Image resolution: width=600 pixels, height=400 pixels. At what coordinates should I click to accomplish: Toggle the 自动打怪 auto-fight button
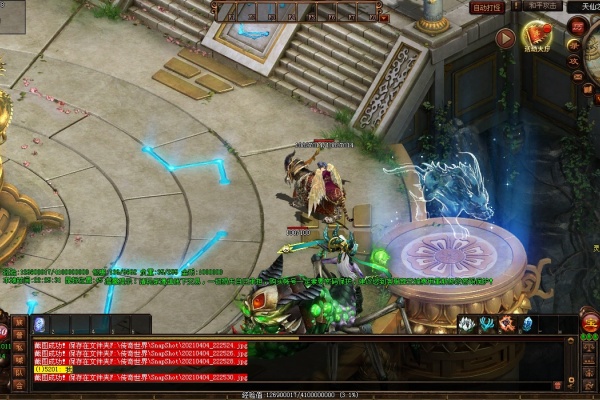click(486, 8)
